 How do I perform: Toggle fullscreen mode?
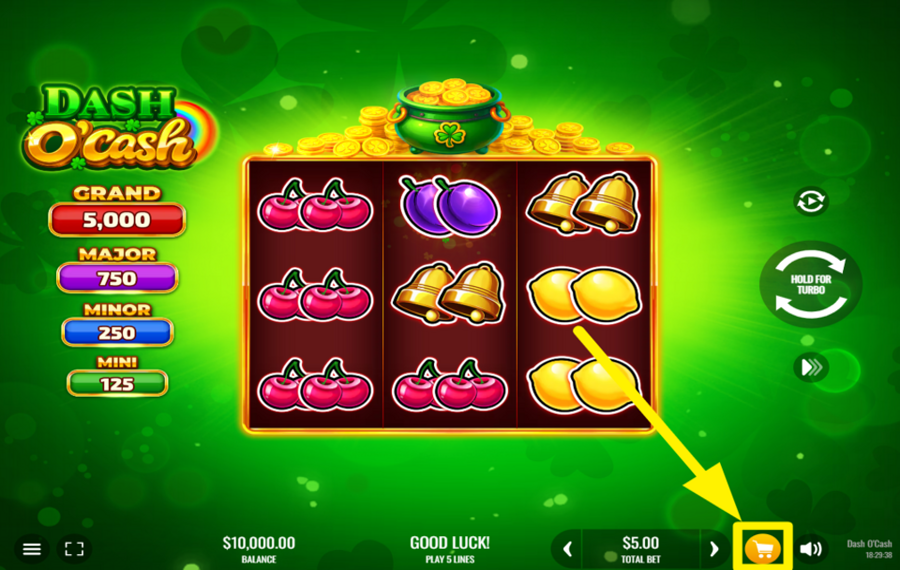point(74,549)
